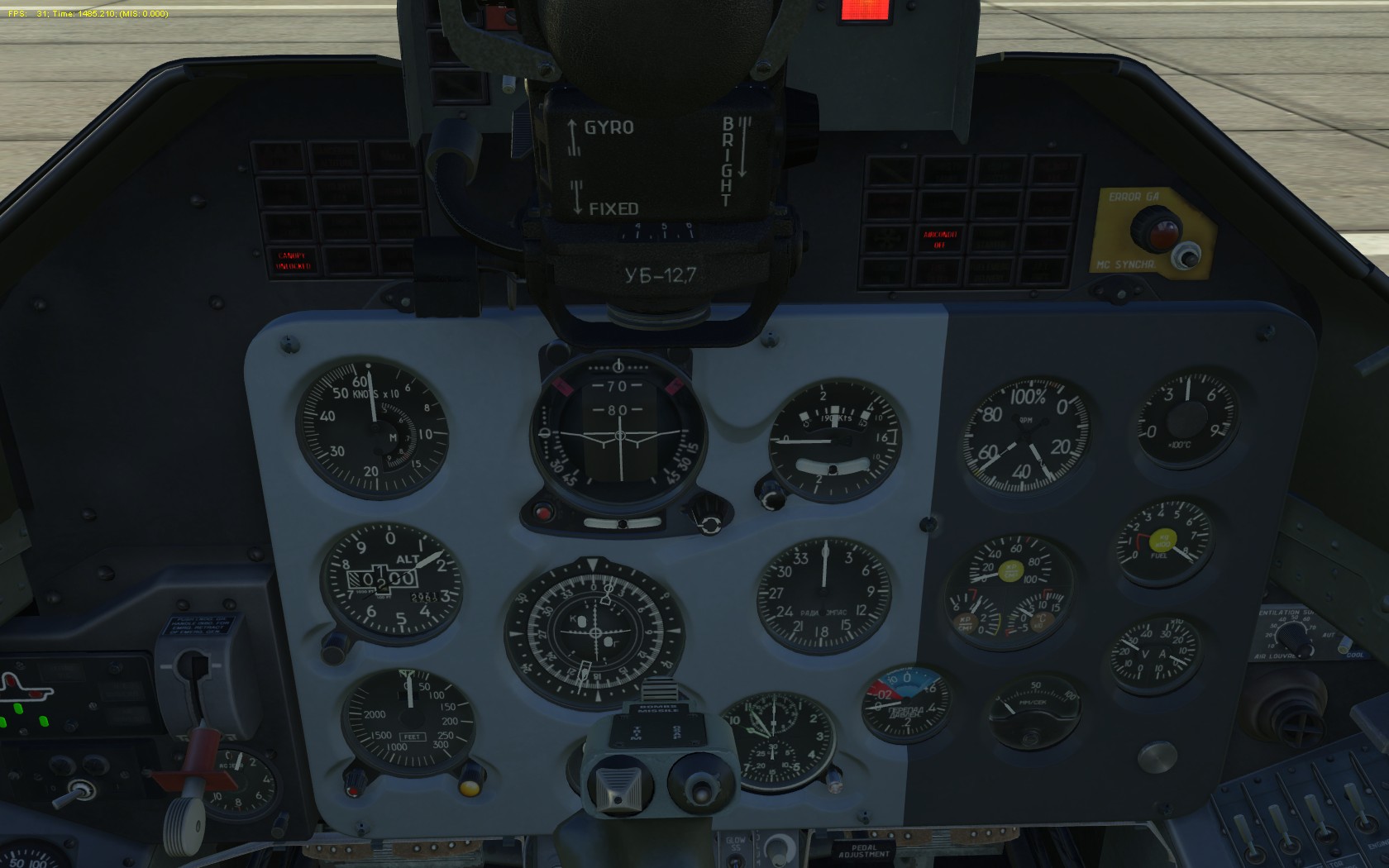This screenshot has height=868, width=1389.
Task: Adjust the Air Louvre ventilation knob
Action: tap(1292, 637)
